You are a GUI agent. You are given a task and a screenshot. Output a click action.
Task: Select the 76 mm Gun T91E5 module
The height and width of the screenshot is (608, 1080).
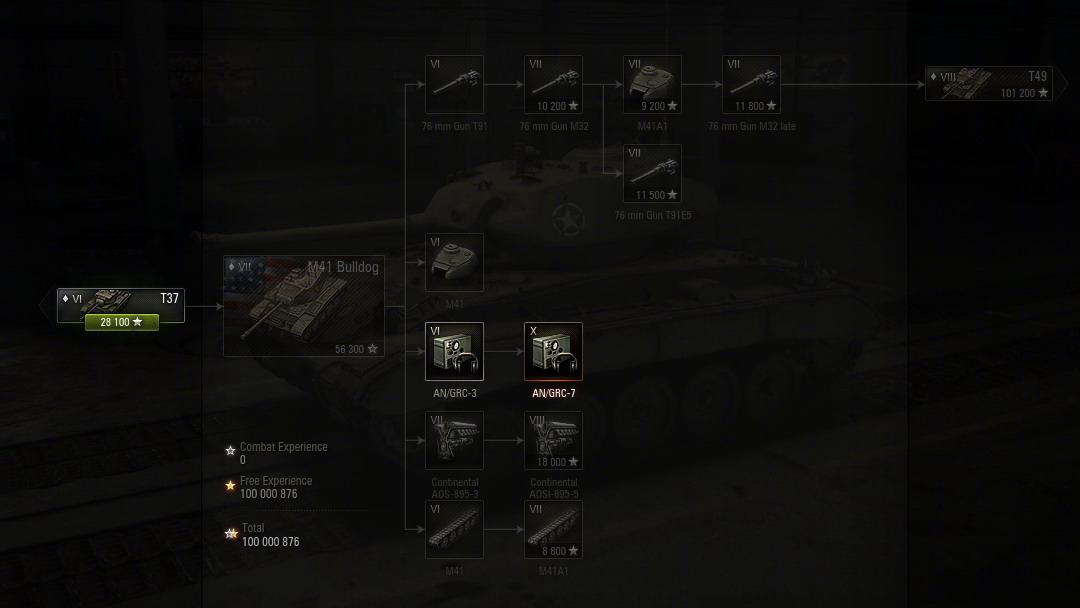(x=652, y=174)
